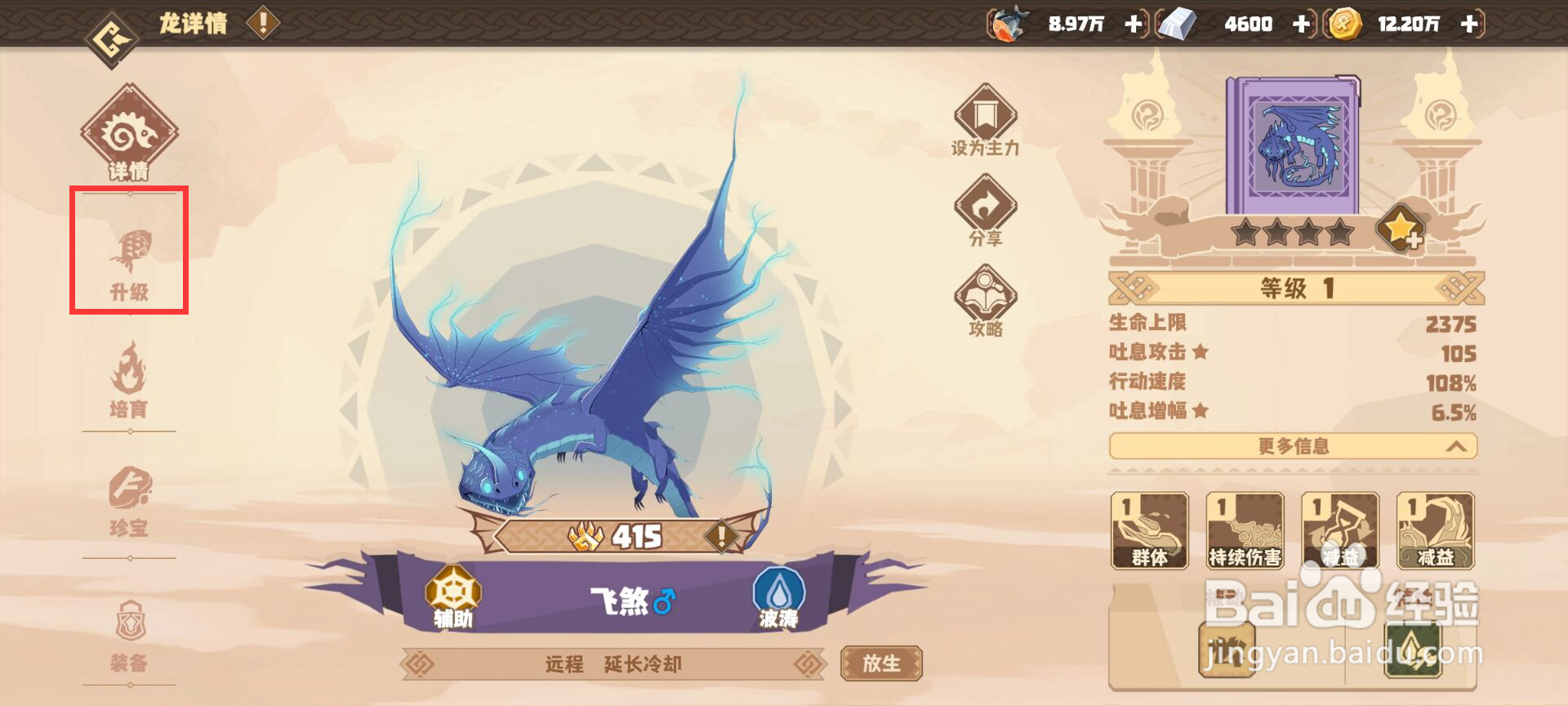Select the 持续伤害 skill icon
The width and height of the screenshot is (1568, 706).
pos(1245,531)
